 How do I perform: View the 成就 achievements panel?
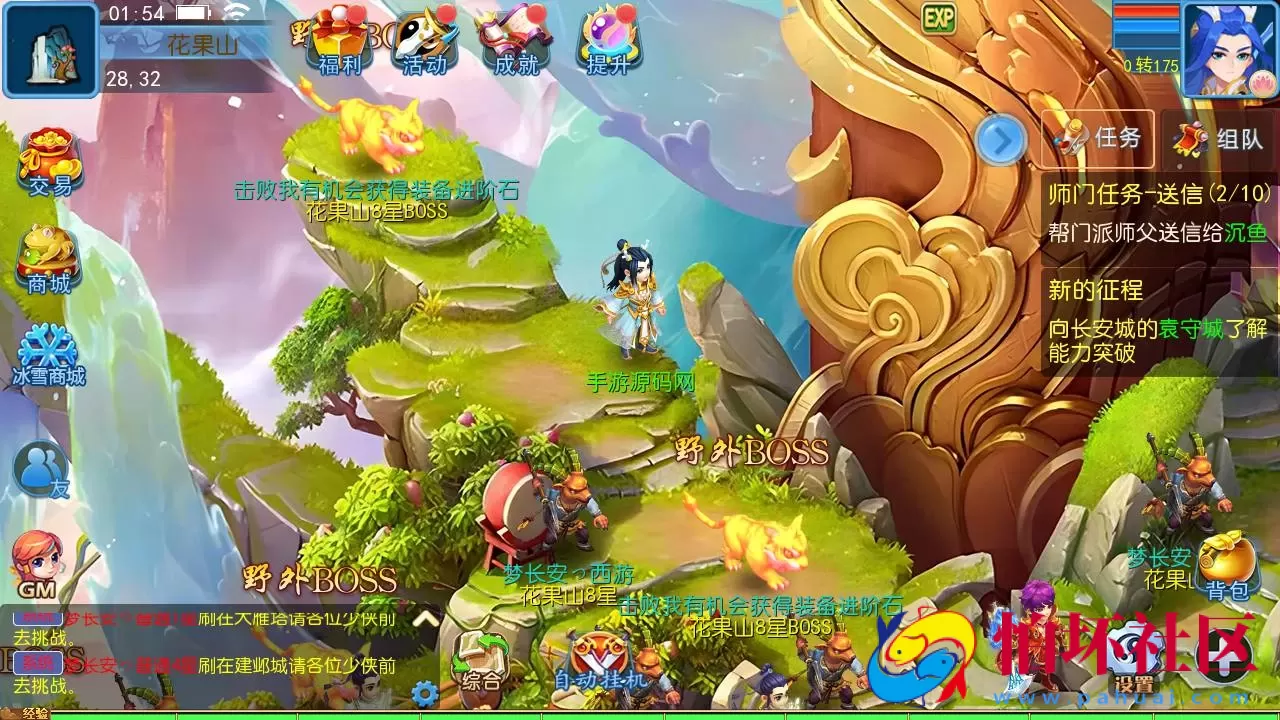click(x=515, y=47)
